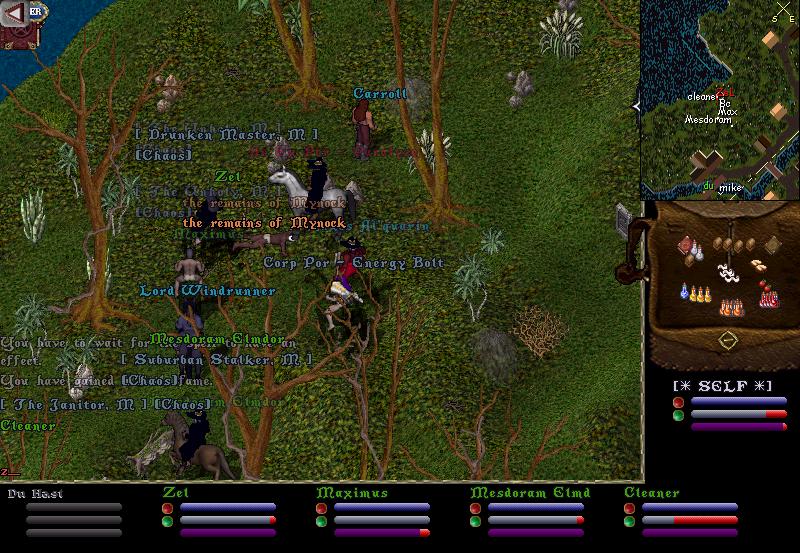Viewport: 800px width, 553px height.
Task: Click the left arrow collapse button
Action: click(14, 11)
